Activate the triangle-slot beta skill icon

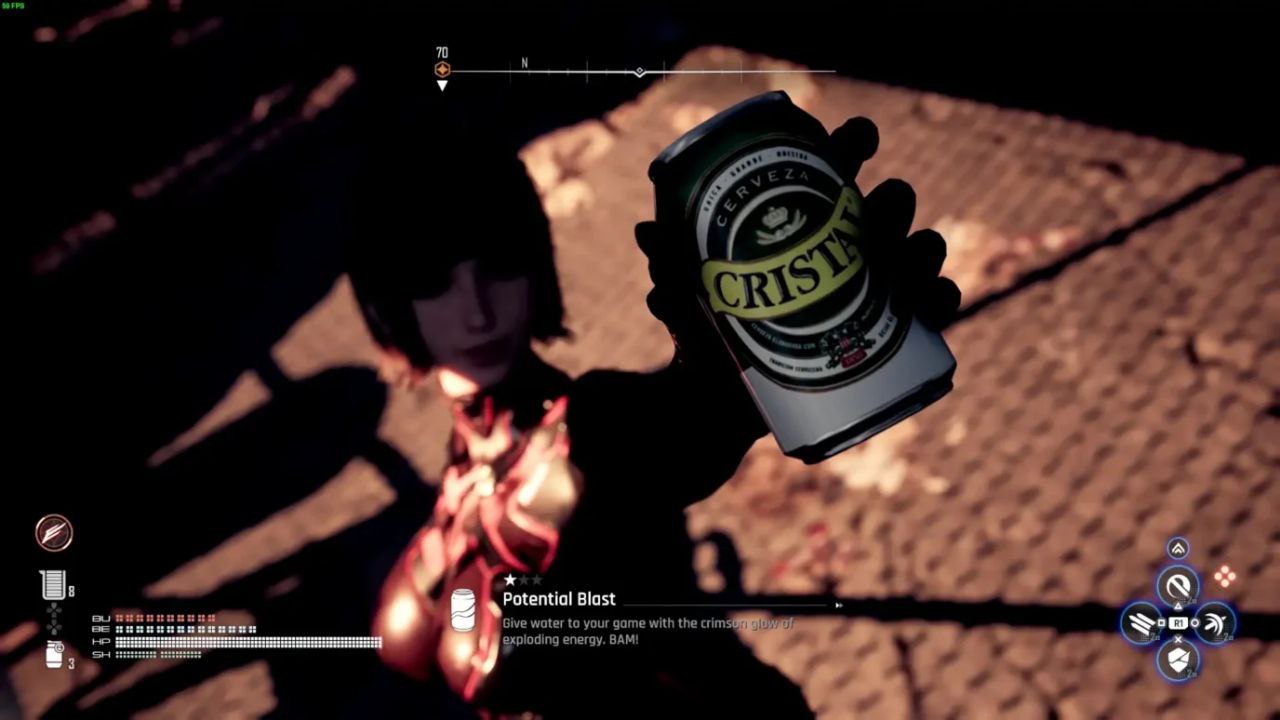pos(1178,586)
